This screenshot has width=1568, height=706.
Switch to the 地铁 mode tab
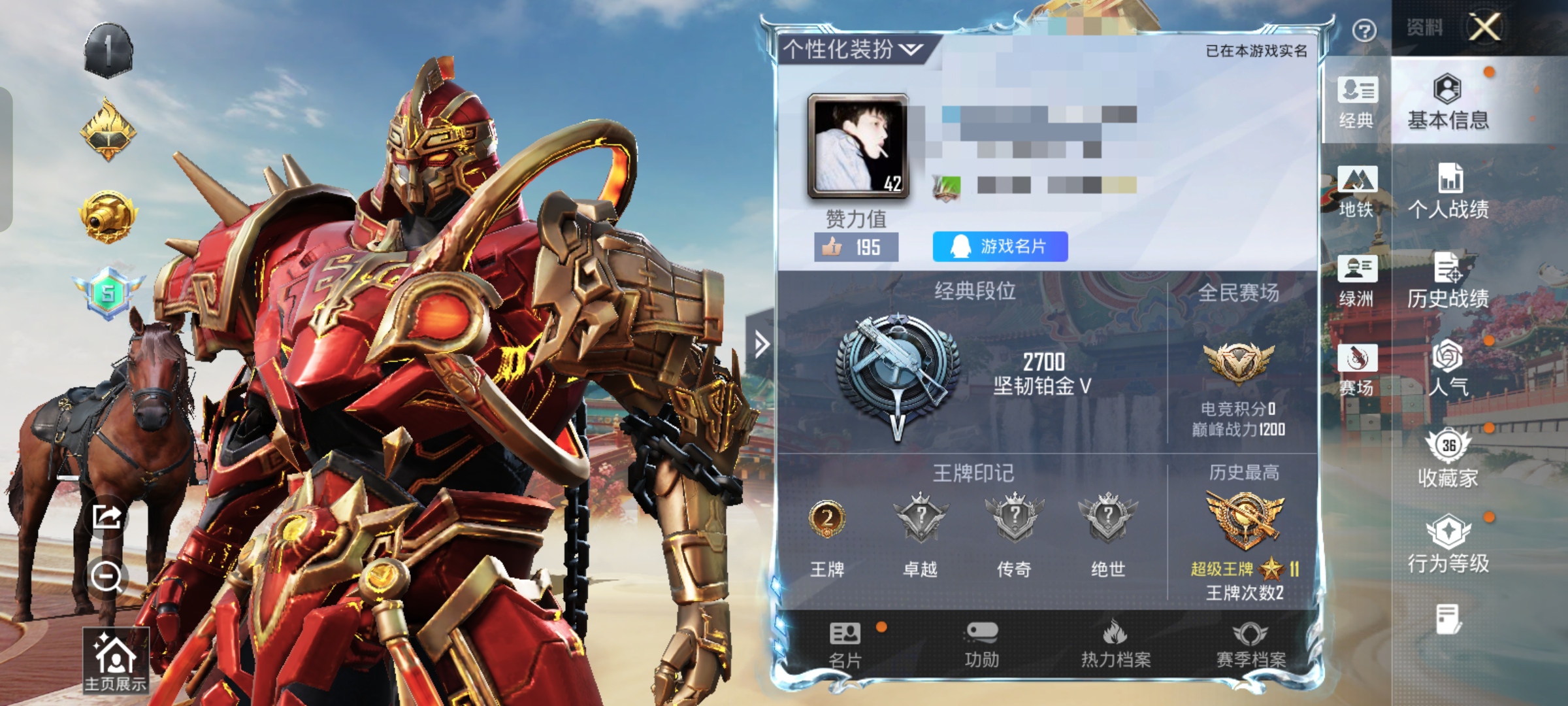coord(1357,192)
